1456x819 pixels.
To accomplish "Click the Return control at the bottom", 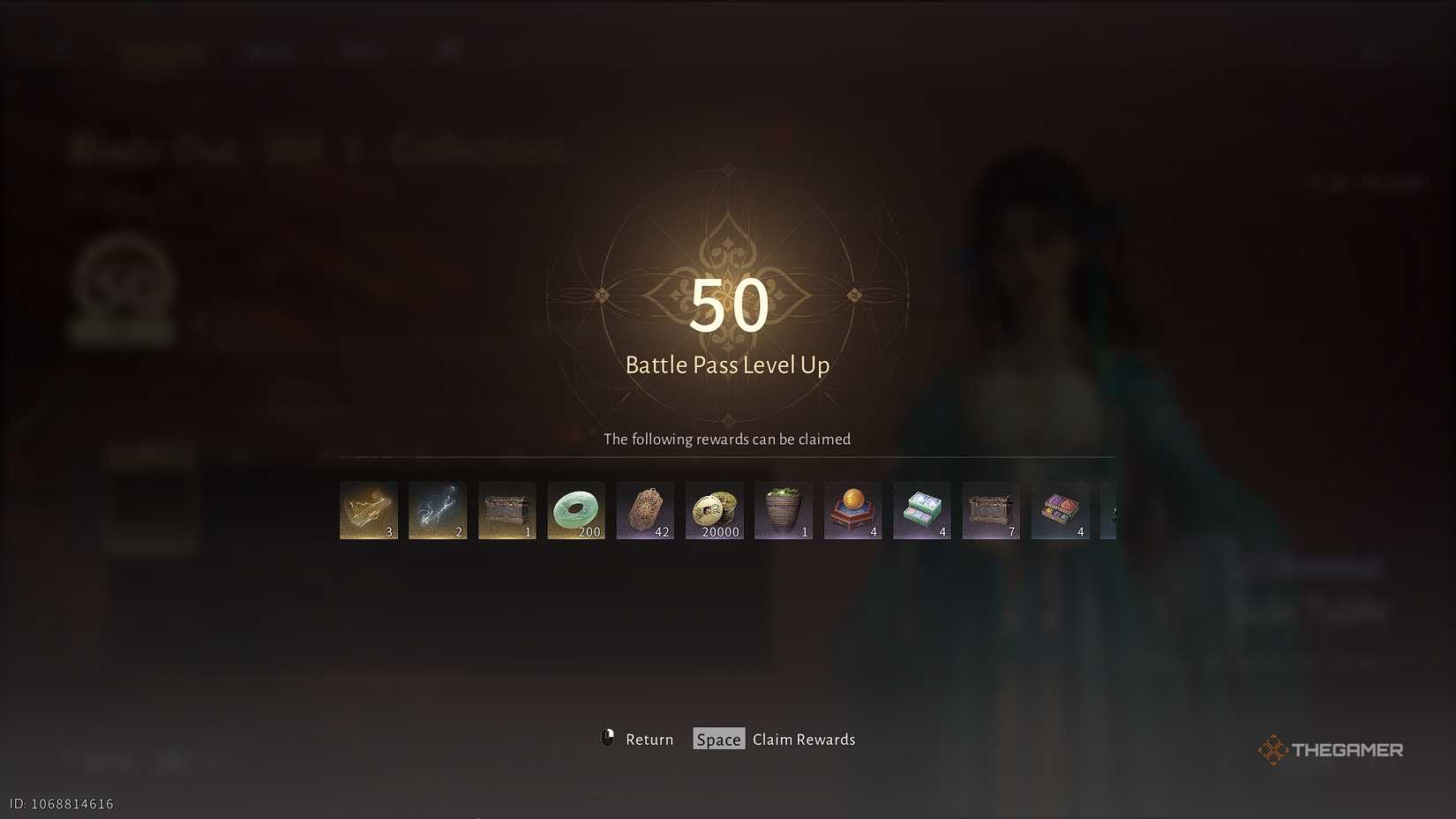I will click(x=649, y=740).
